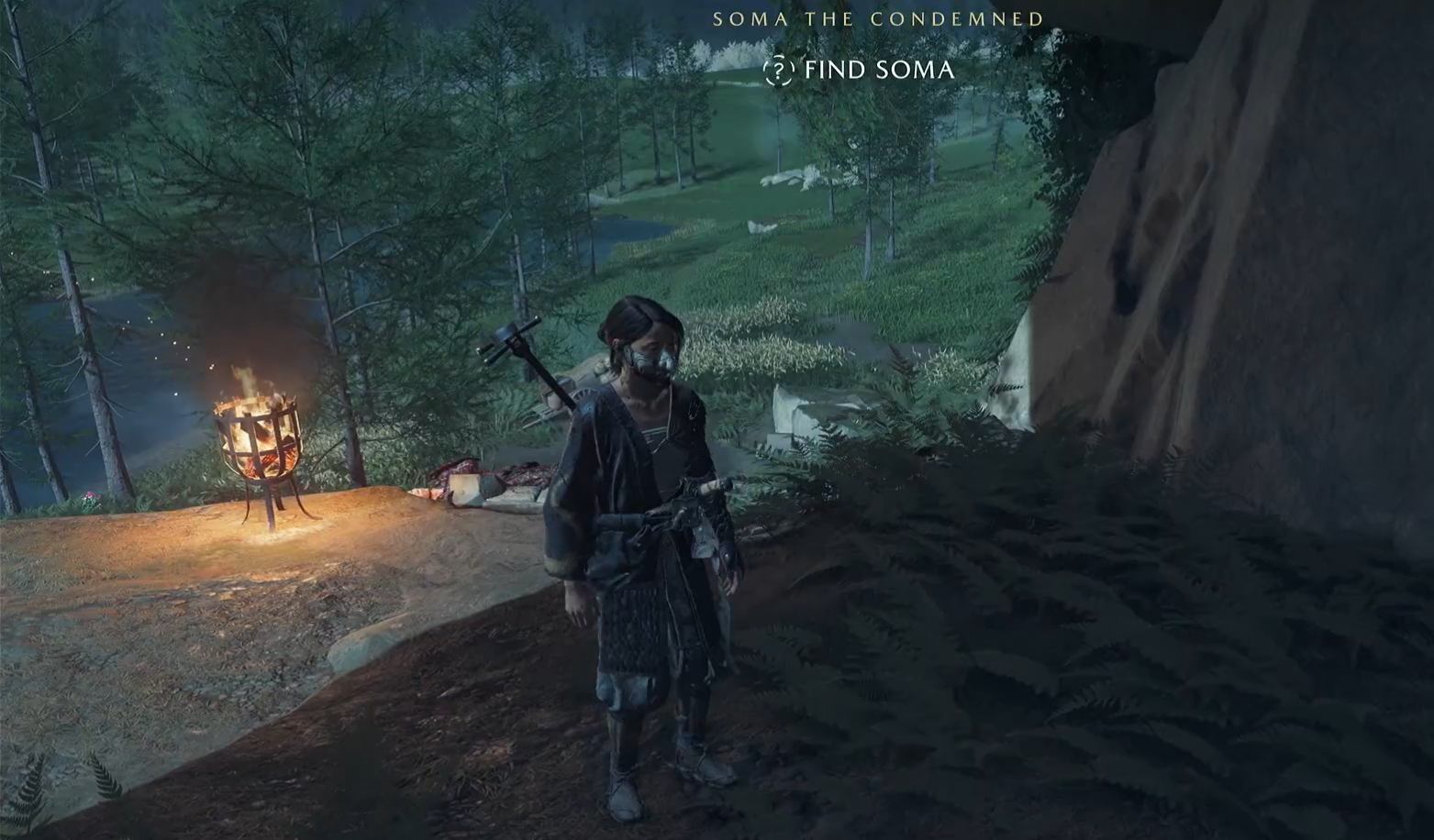Screen dimensions: 1434x840
Task: Click the question mark objective icon
Action: (778, 70)
